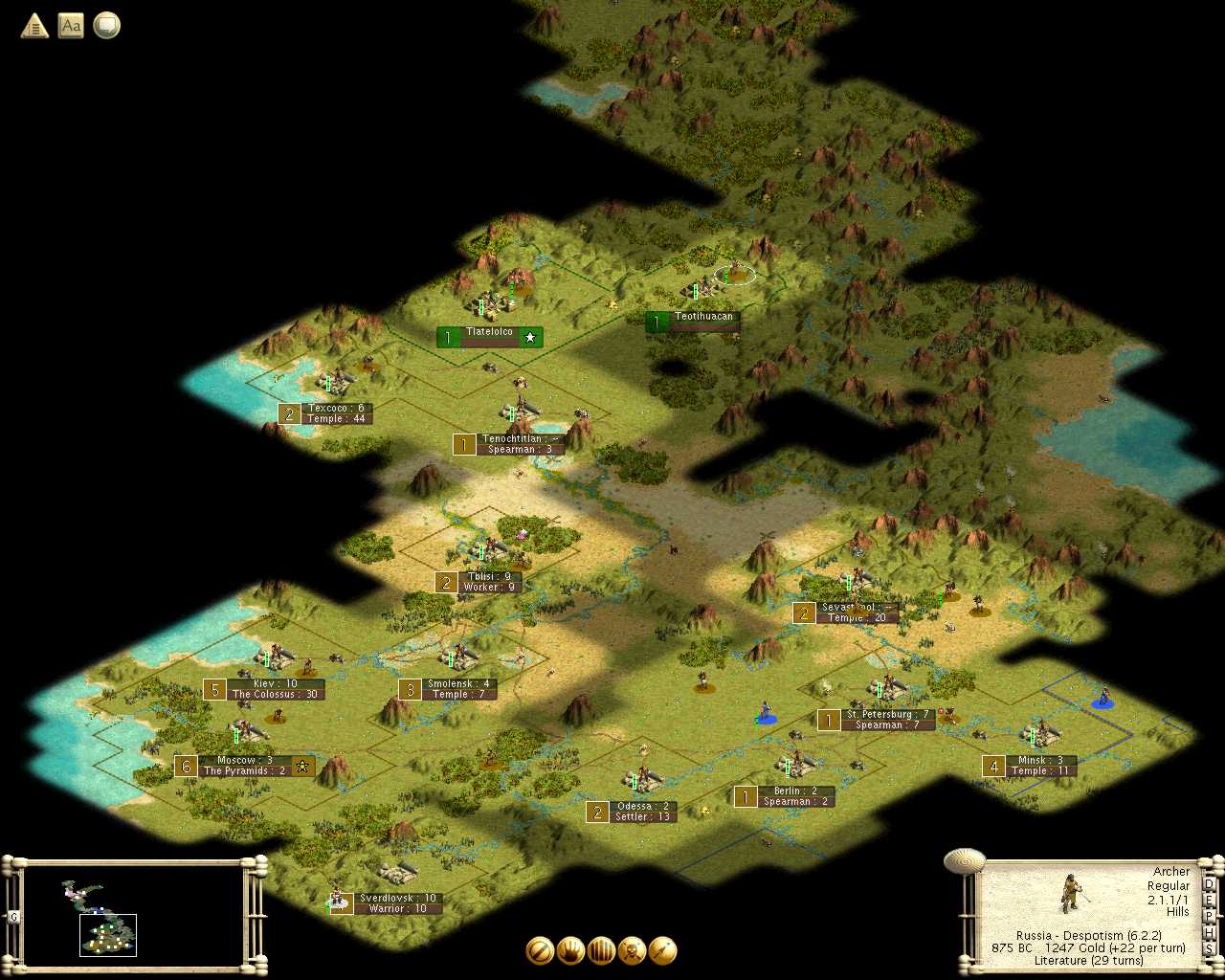Click the "D" button on the info box
The height and width of the screenshot is (980, 1225).
point(1209,884)
